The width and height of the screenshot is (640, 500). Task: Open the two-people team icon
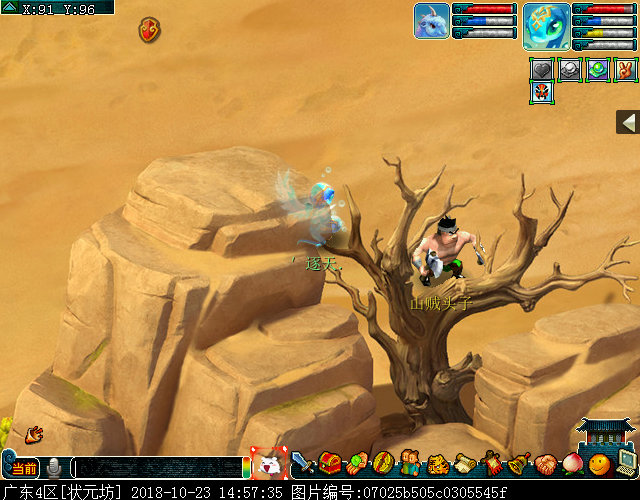410,464
